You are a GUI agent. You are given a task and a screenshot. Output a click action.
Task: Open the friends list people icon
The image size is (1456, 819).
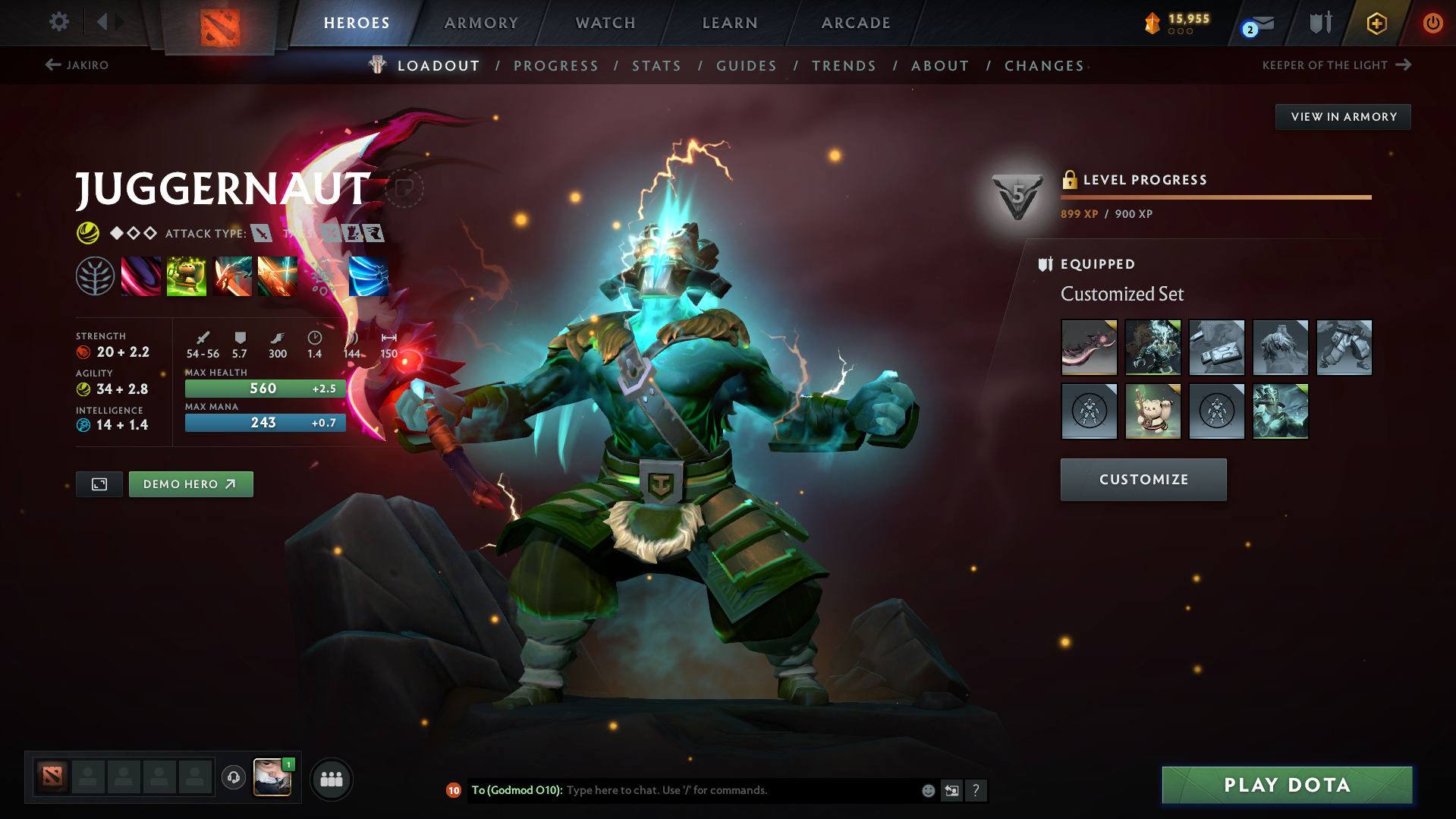tap(331, 779)
